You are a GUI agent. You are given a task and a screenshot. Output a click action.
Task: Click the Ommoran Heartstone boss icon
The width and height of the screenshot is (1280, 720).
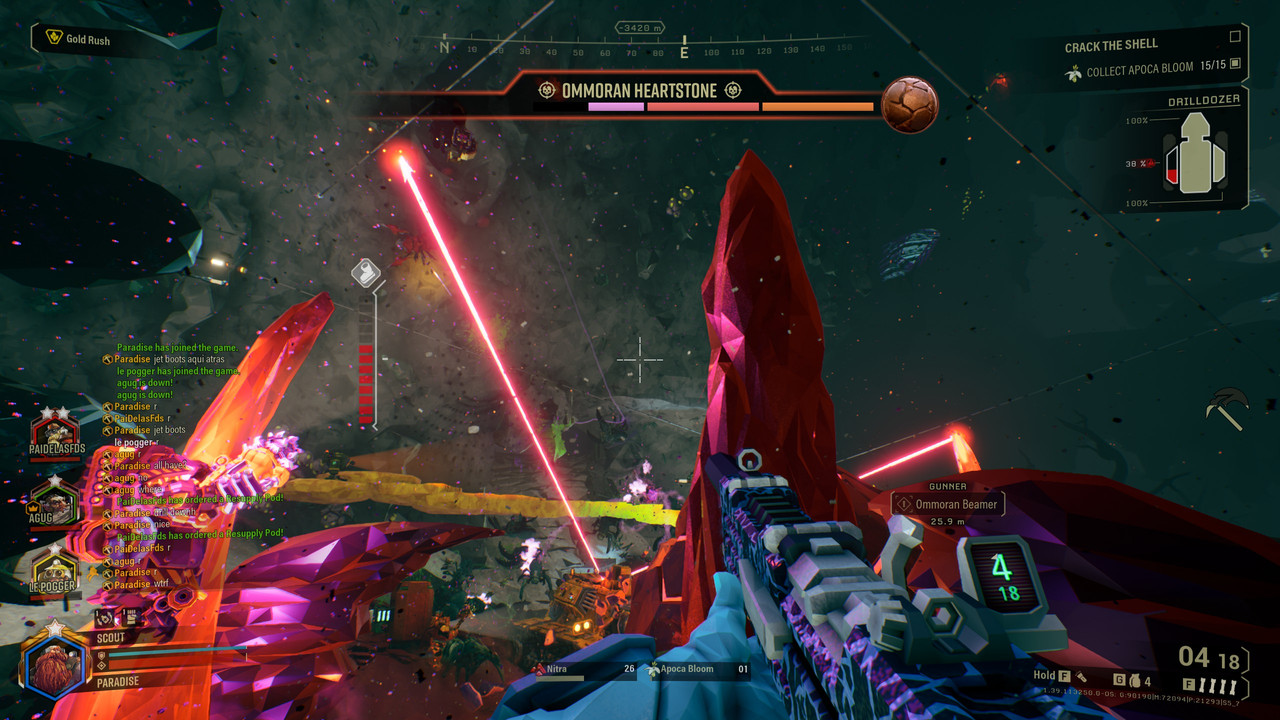909,105
